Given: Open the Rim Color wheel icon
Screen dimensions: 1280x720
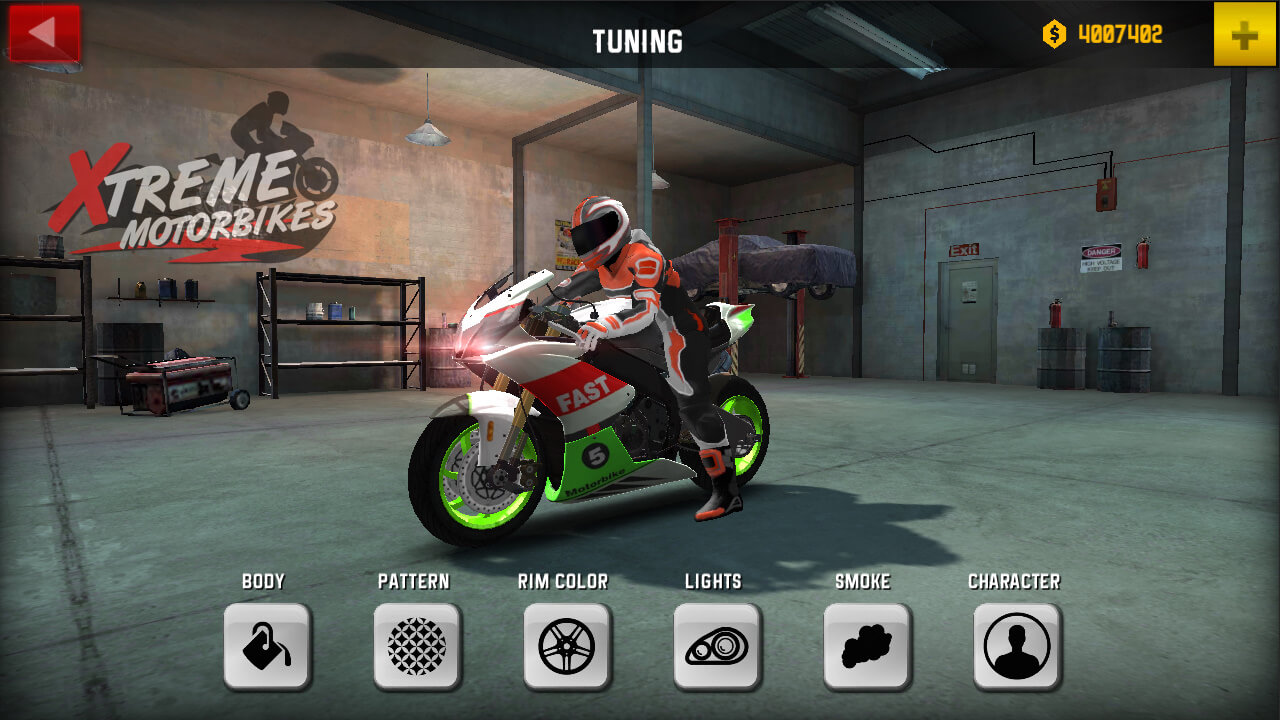Looking at the screenshot, I should point(566,645).
